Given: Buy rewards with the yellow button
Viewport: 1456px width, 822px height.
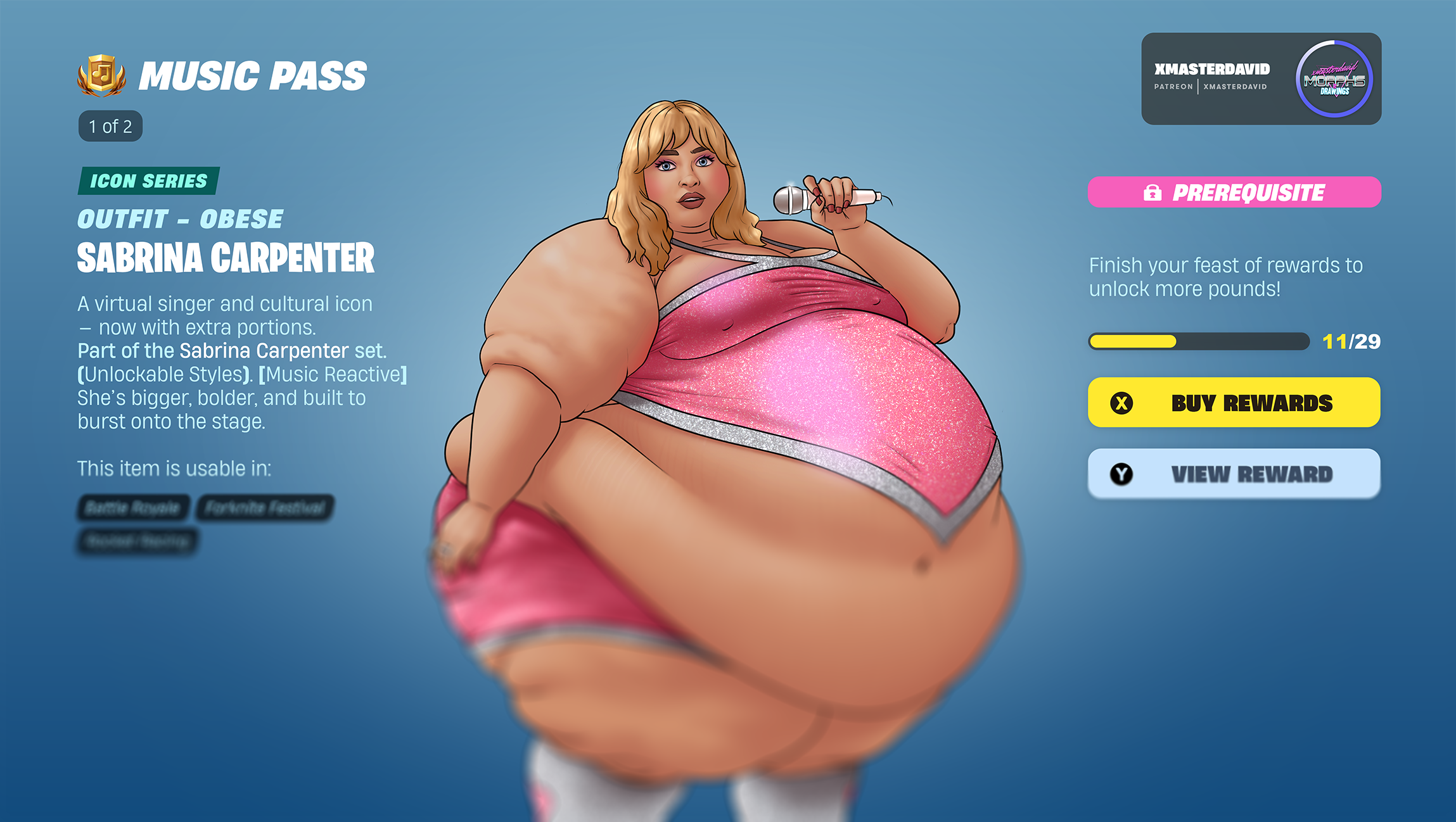Looking at the screenshot, I should tap(1234, 403).
